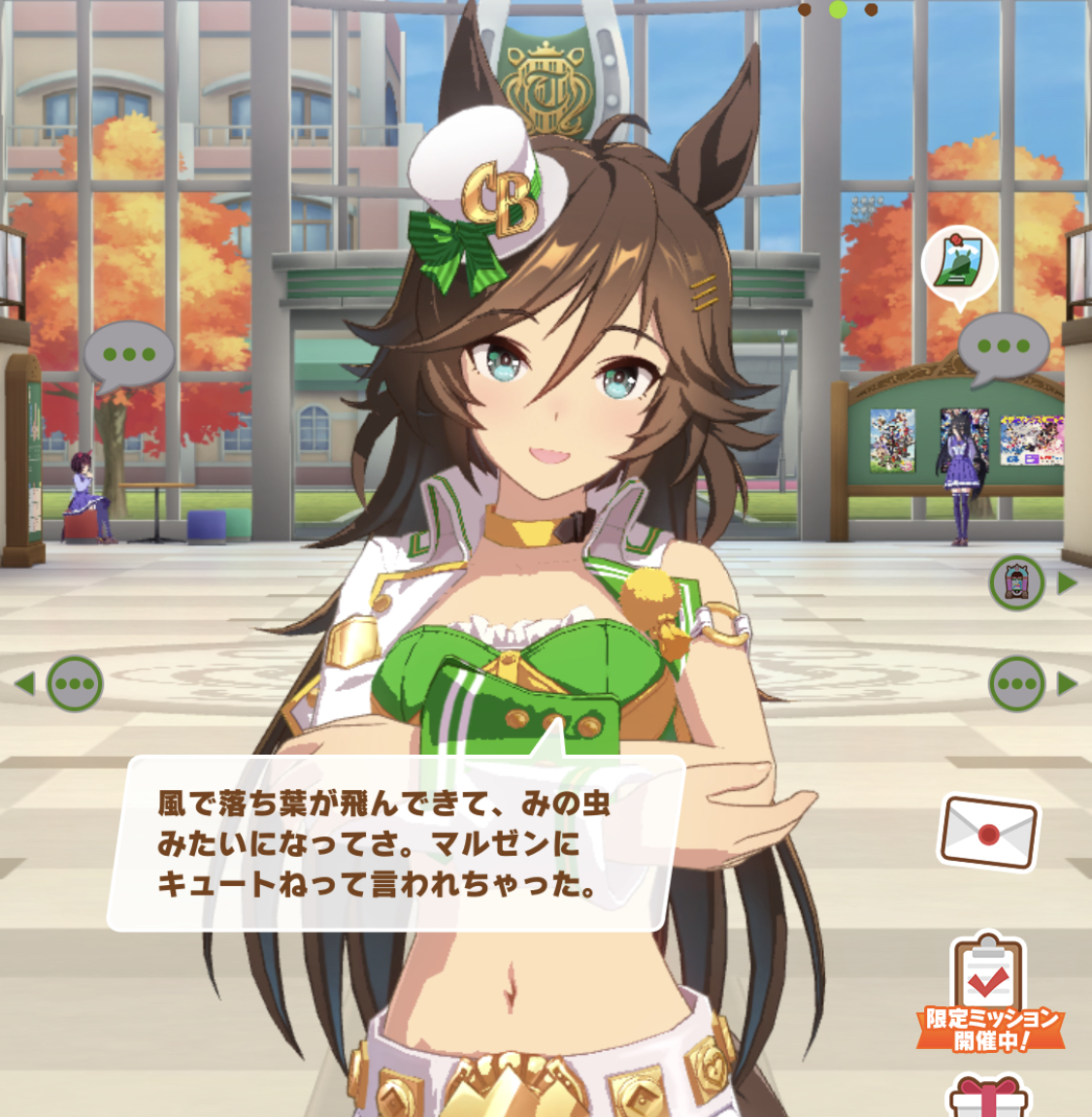Click the highlighted green page indicator dot
This screenshot has height=1117, width=1092.
pos(839,10)
